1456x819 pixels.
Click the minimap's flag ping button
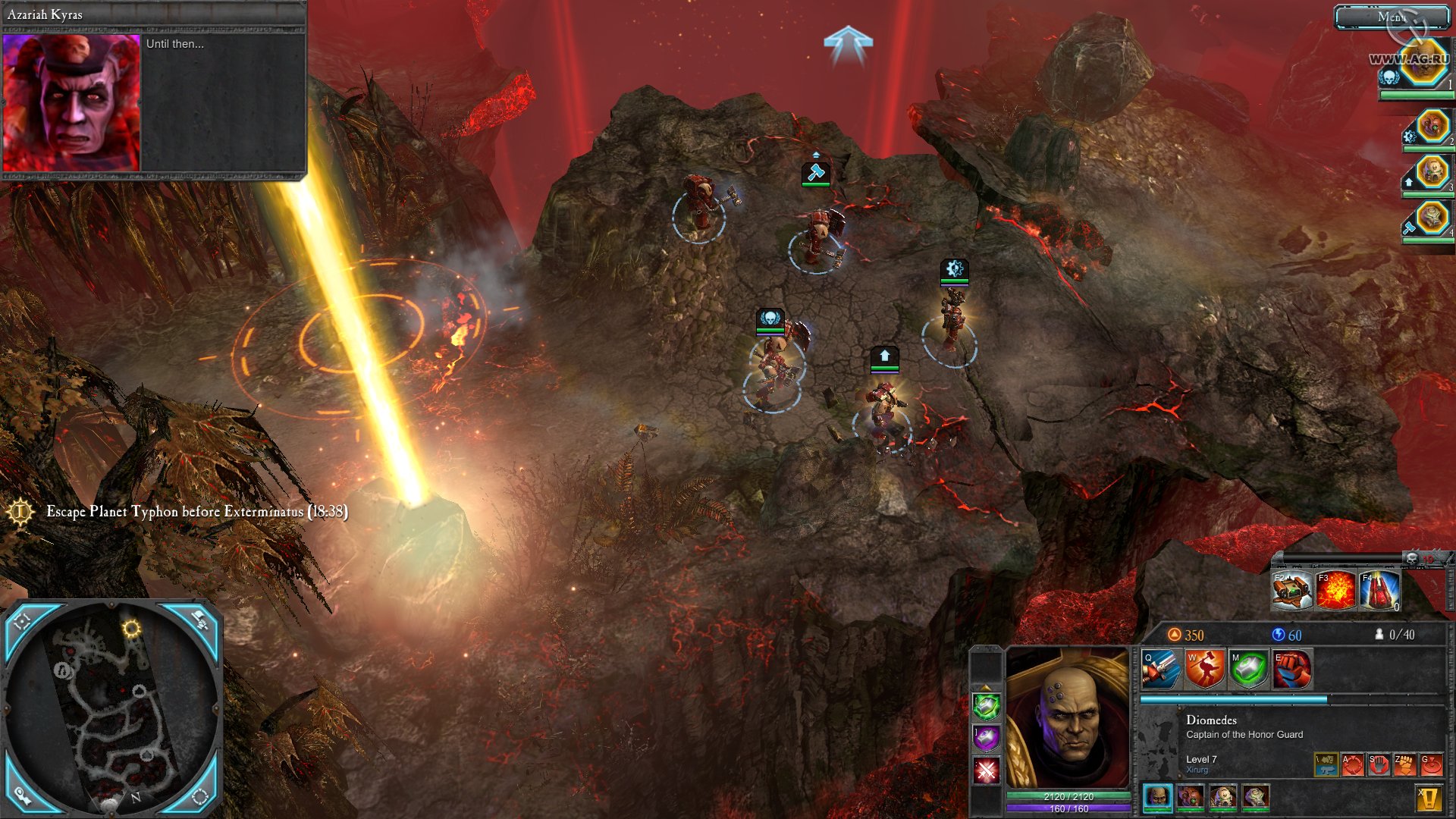(x=199, y=620)
